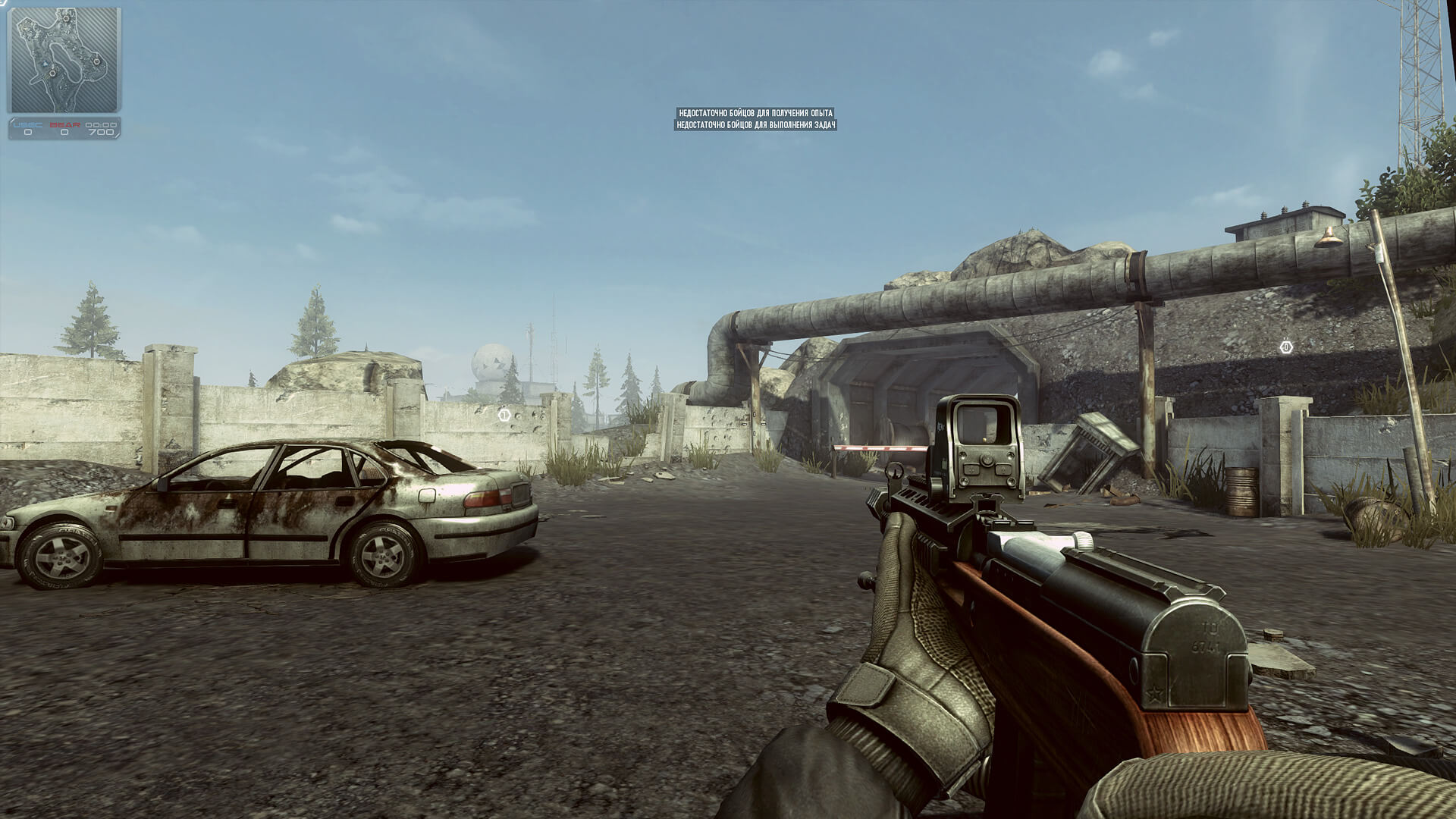Click the minimap in the top-left corner

tap(63, 61)
